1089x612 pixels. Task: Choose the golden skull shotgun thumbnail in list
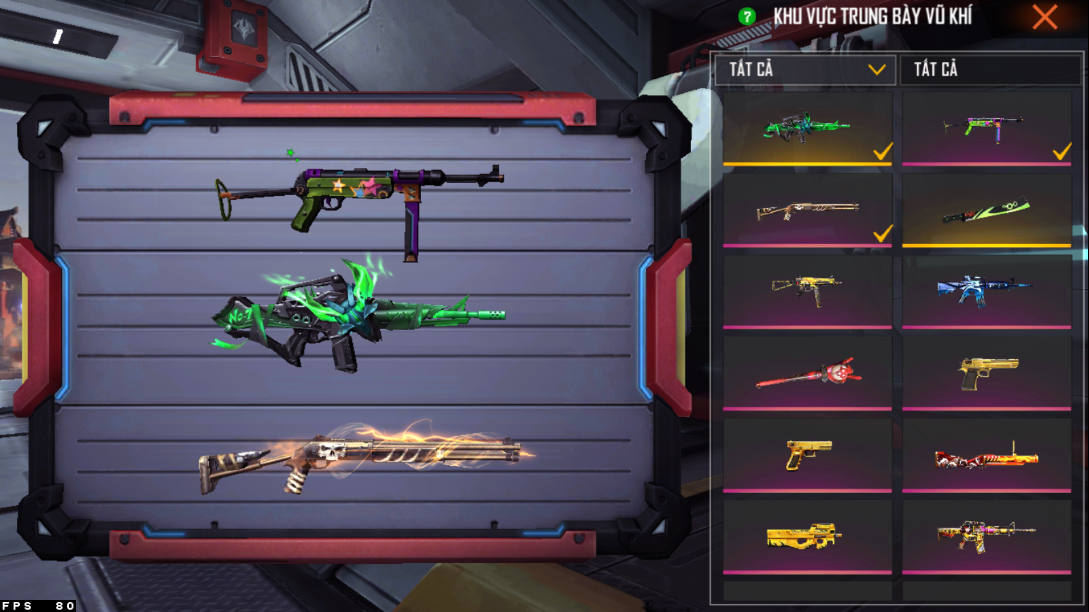[x=807, y=210]
